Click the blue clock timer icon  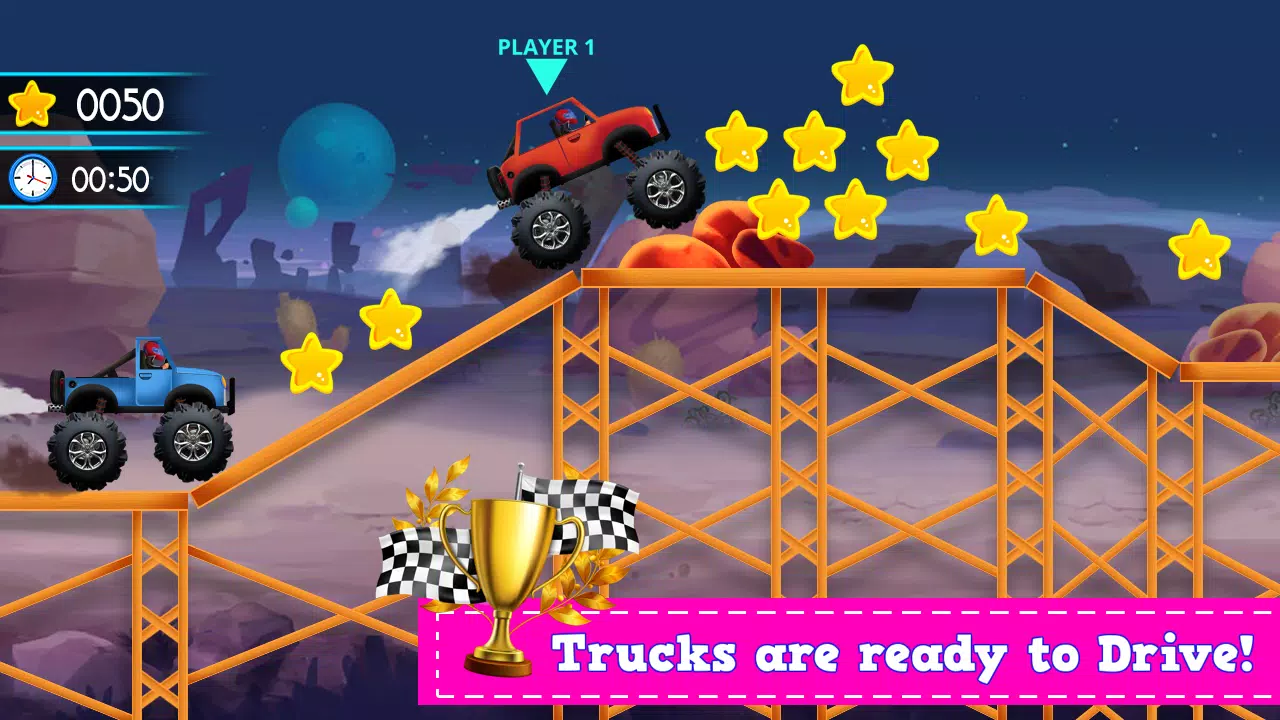click(x=30, y=178)
